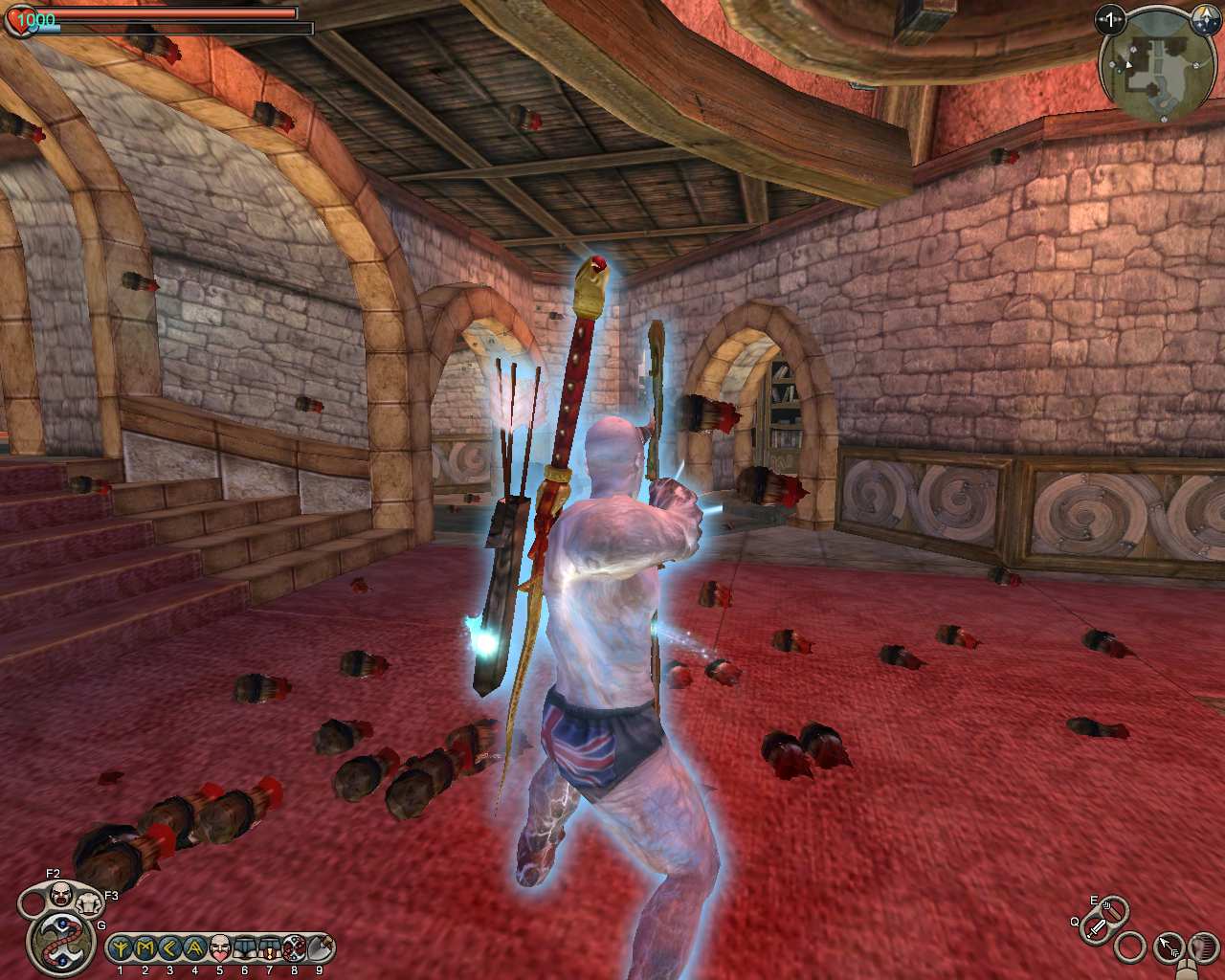This screenshot has width=1225, height=980.
Task: Select the A-shaped rune spell slot
Action: [x=195, y=948]
